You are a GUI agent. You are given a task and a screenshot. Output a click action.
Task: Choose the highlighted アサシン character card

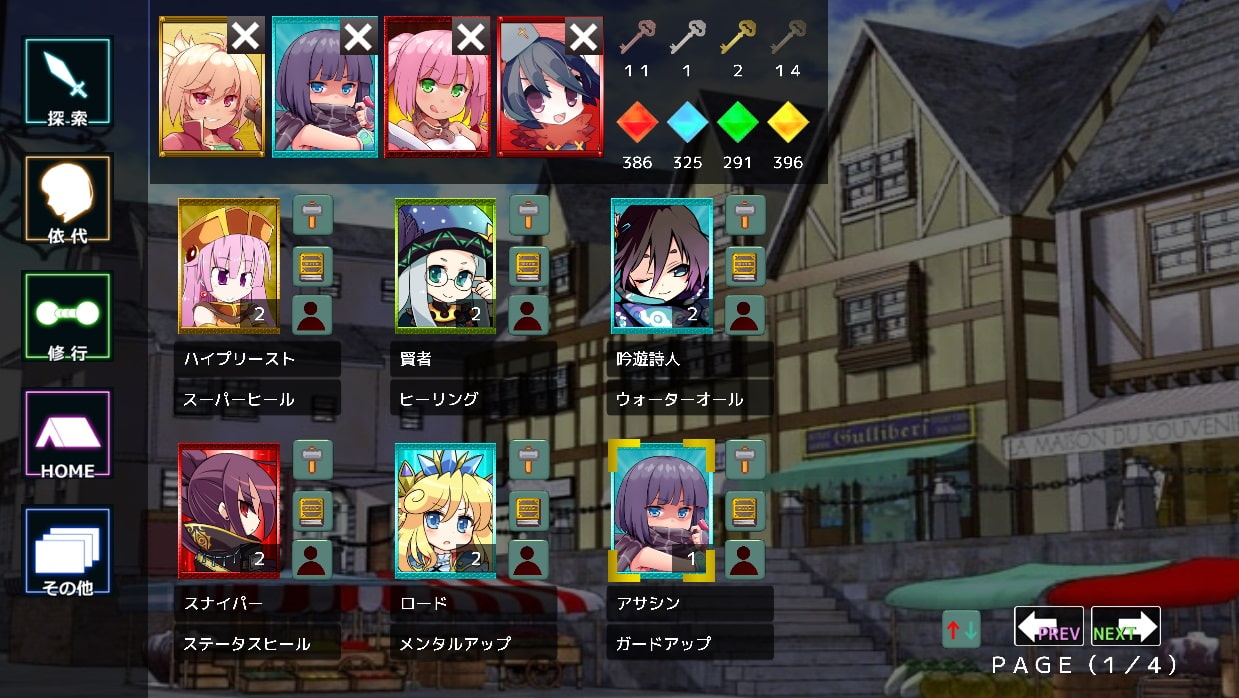point(661,510)
